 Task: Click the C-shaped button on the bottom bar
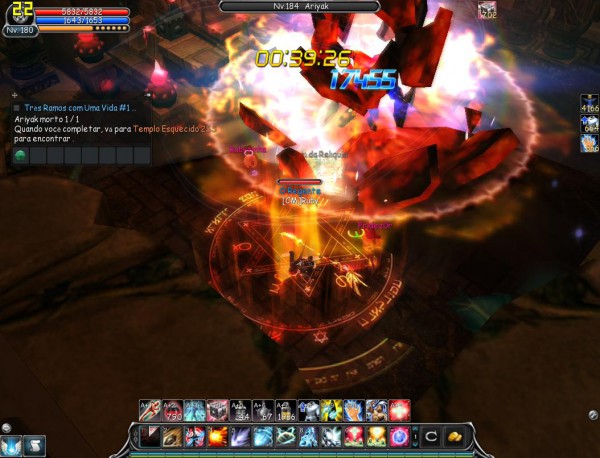pos(431,437)
